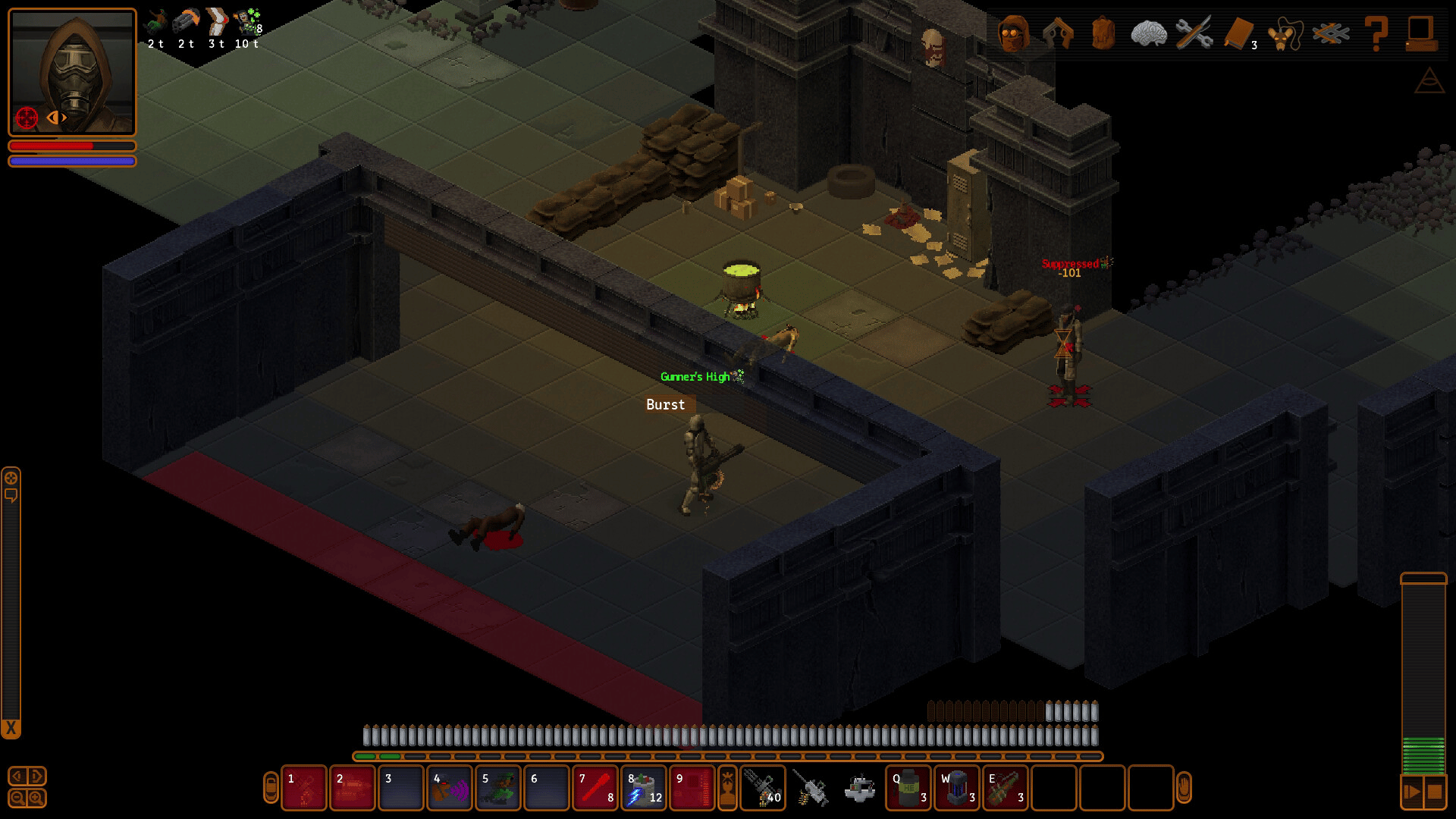The width and height of the screenshot is (1456, 819).
Task: Open the character sheet hooded figure icon
Action: 1013,33
